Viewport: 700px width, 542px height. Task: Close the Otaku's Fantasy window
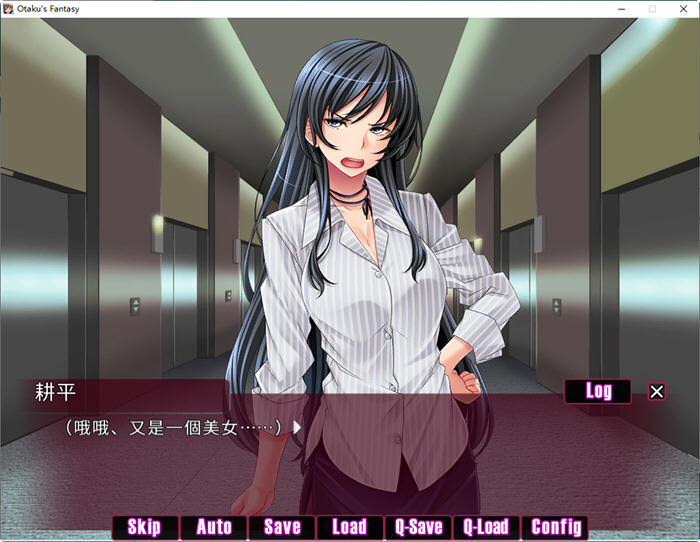coord(684,9)
